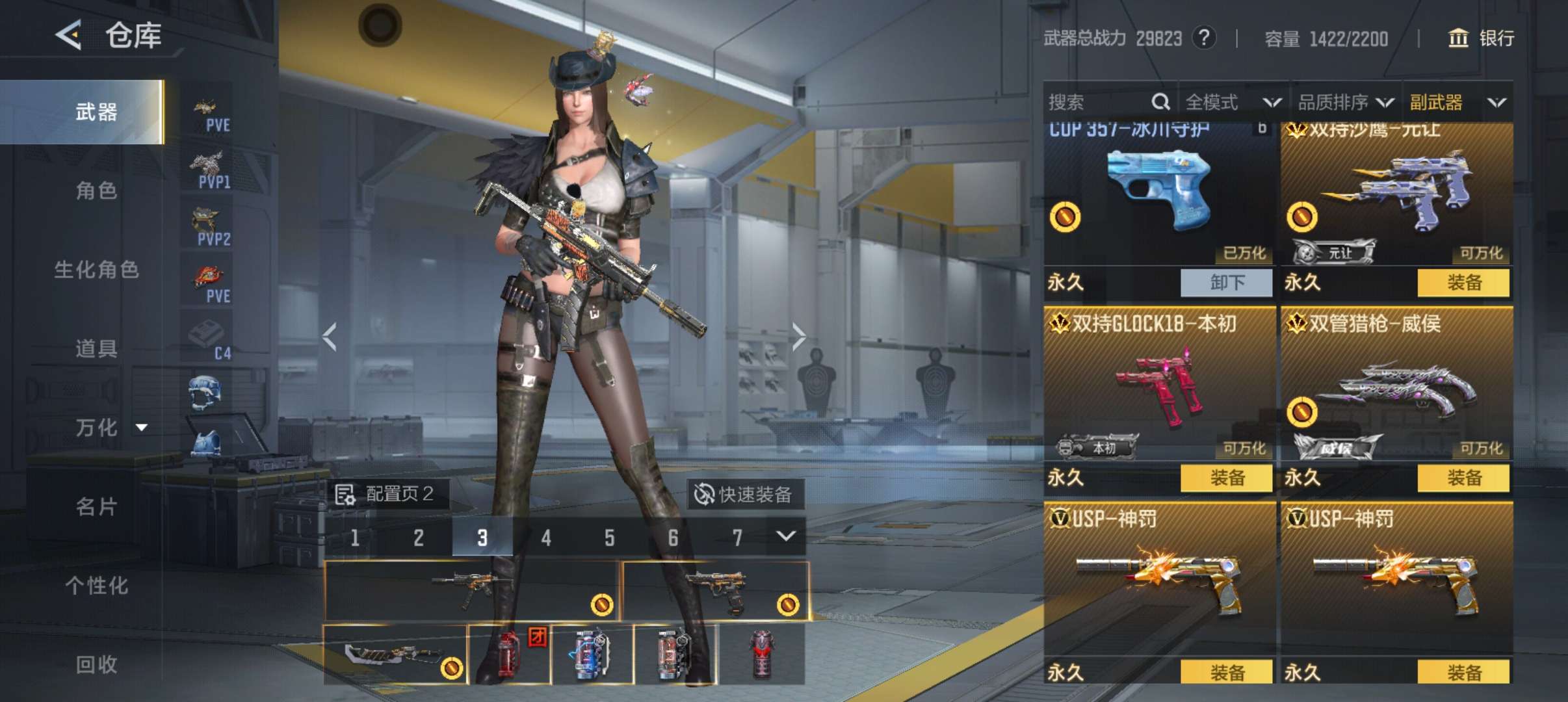
Task: Switch to loadout page 5
Action: 609,538
